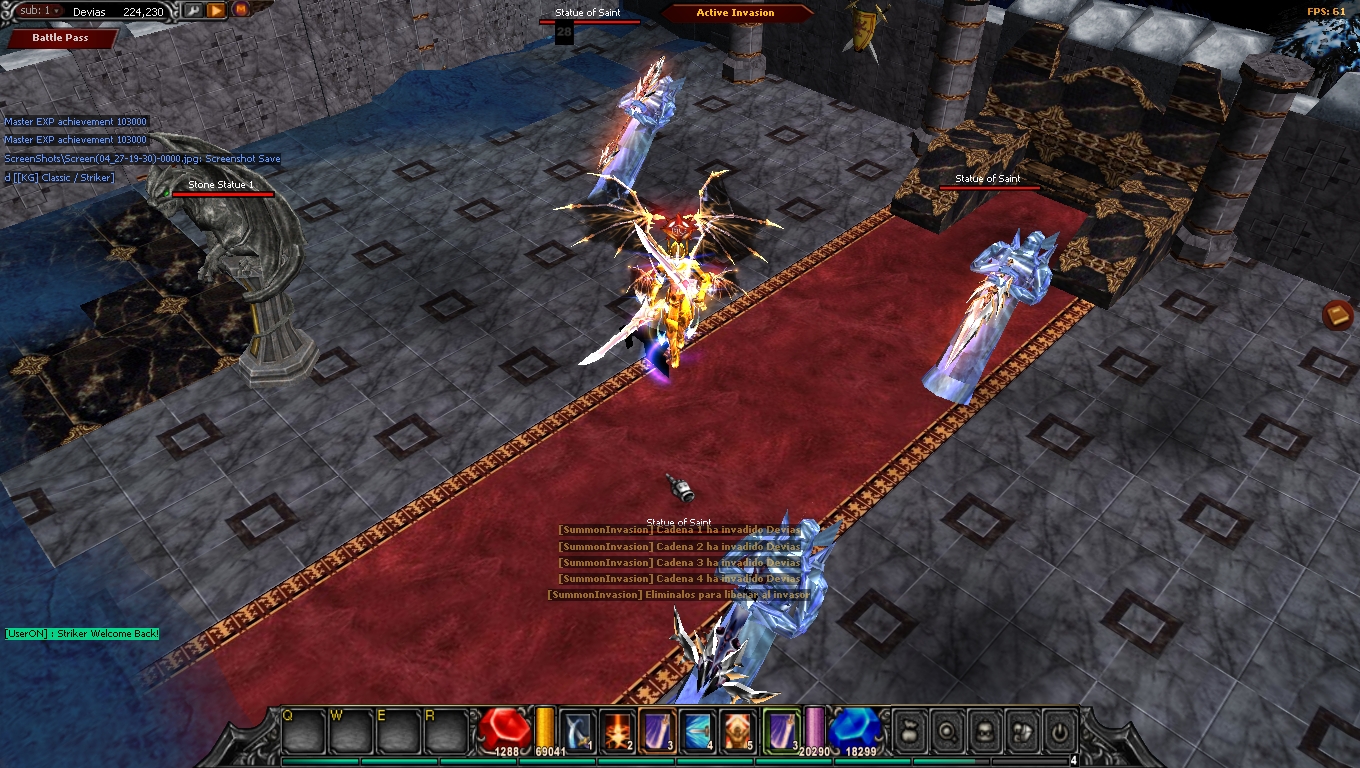This screenshot has height=768, width=1360.
Task: Click the magnifying glass shop icon
Action: [x=947, y=731]
